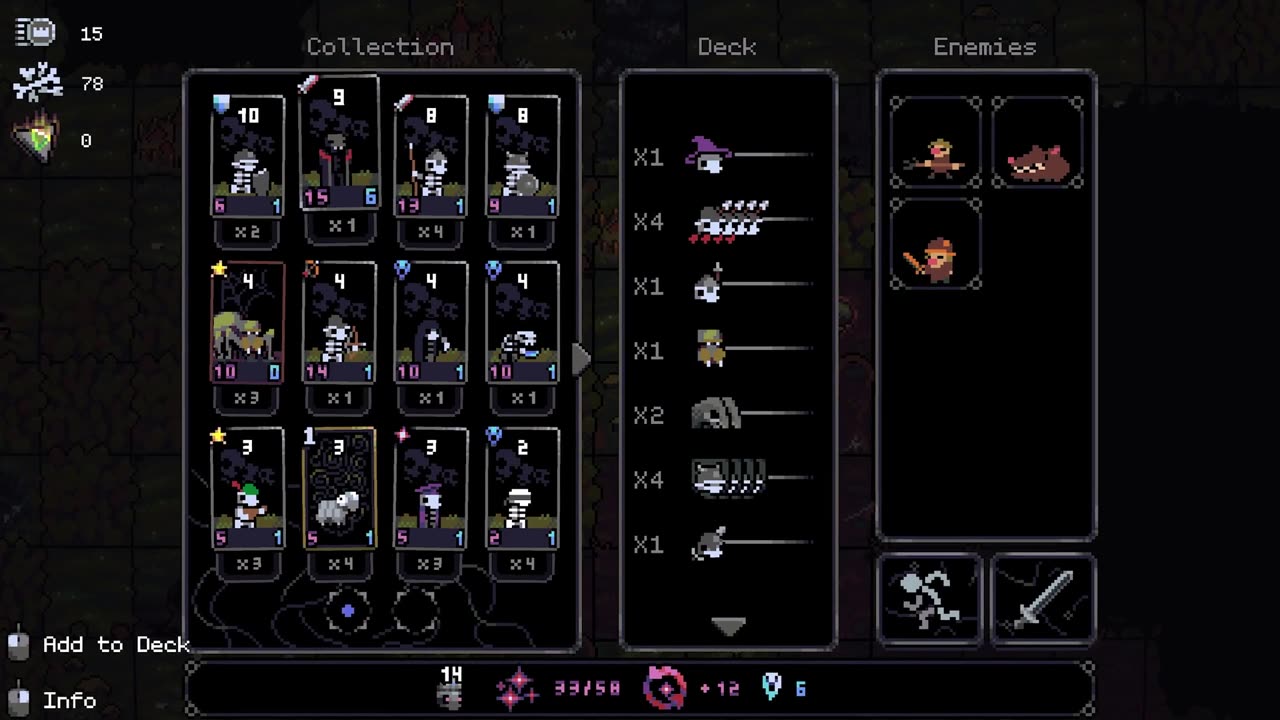
Task: Inspect the pitchfork peasant enemy tile
Action: point(935,143)
